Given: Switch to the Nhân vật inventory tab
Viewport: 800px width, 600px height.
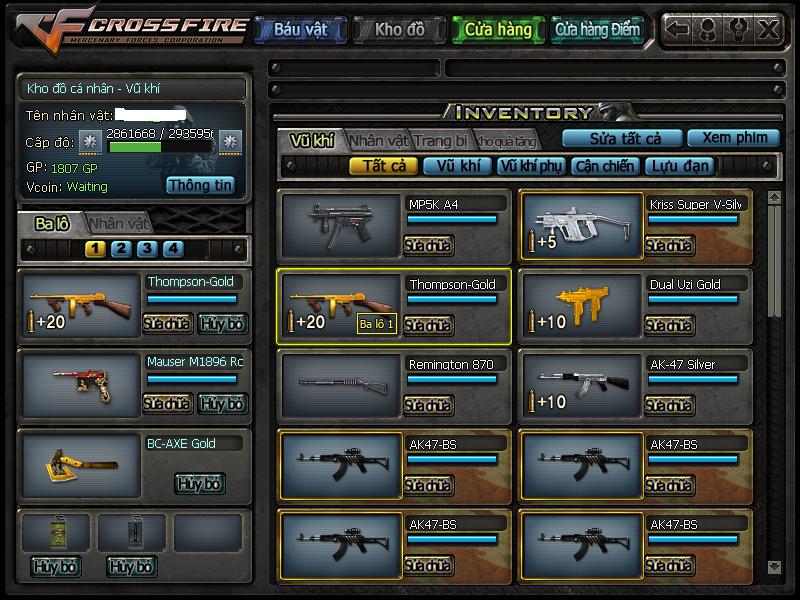Looking at the screenshot, I should coord(379,140).
